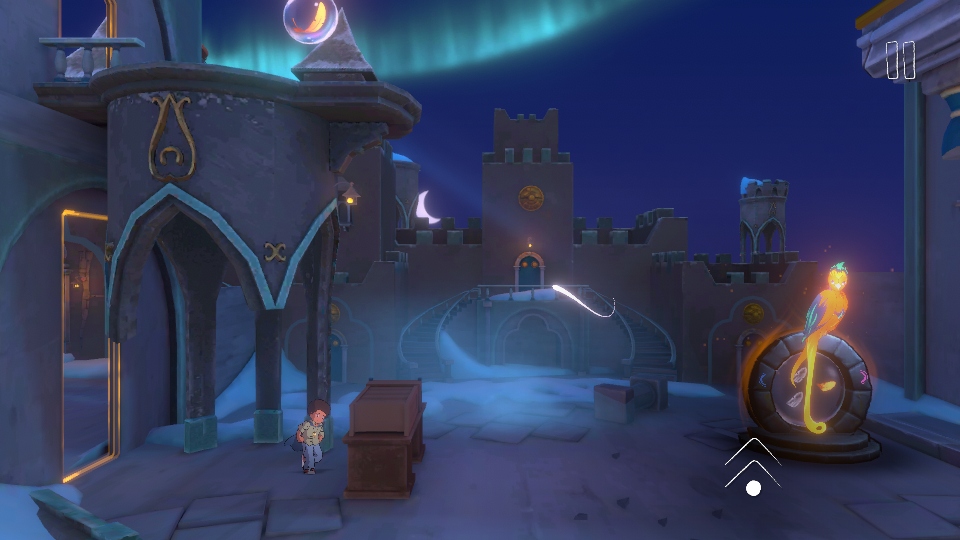Viewport: 960px width, 540px height.
Task: Pause the game with the pause button
Action: pos(900,60)
